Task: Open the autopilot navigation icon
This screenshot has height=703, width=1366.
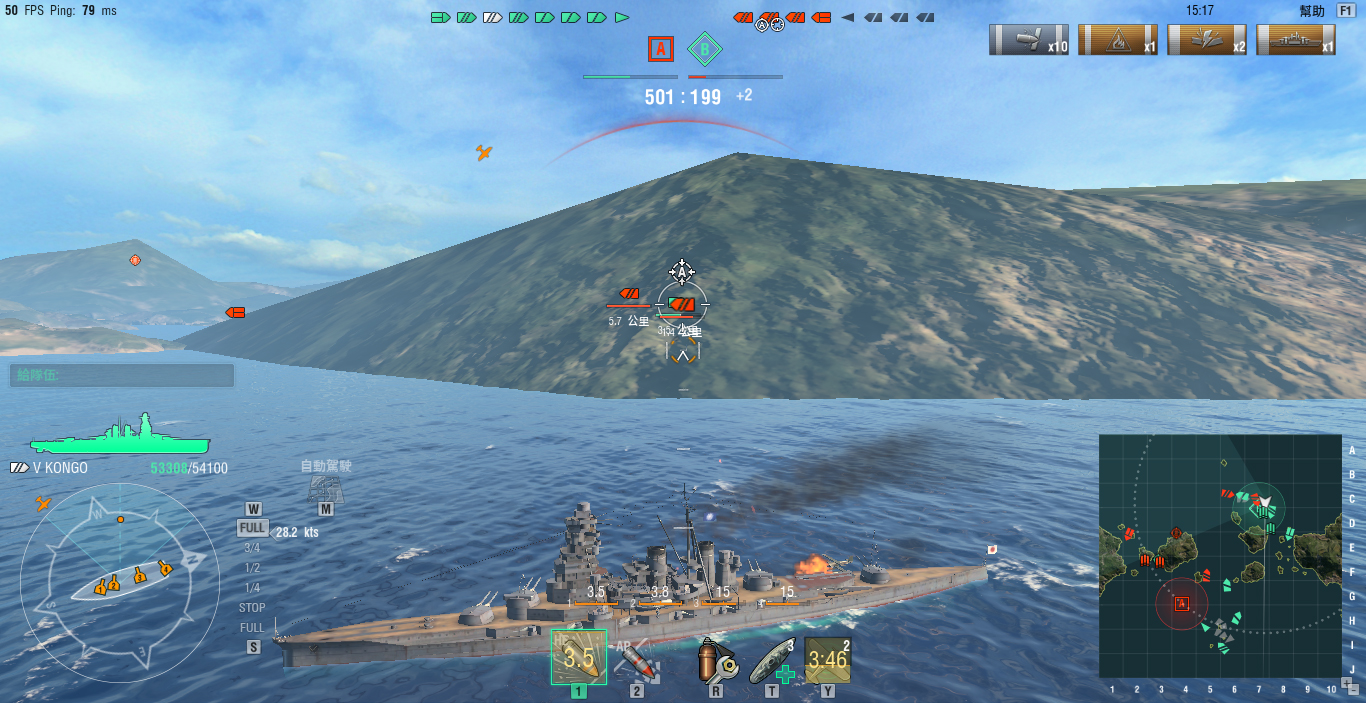Action: tap(325, 487)
